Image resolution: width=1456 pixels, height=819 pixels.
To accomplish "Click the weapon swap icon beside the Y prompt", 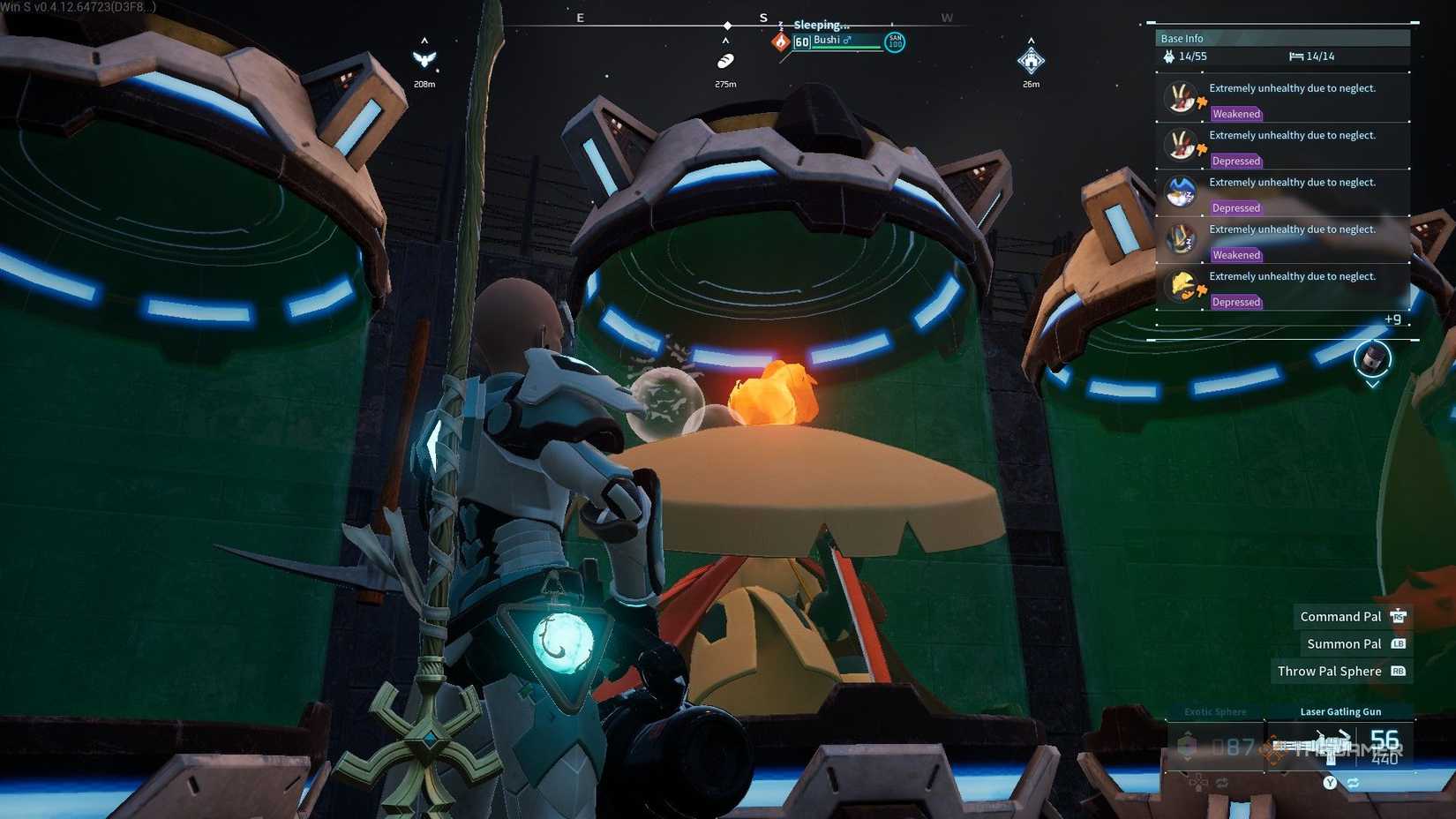I will click(x=1353, y=783).
